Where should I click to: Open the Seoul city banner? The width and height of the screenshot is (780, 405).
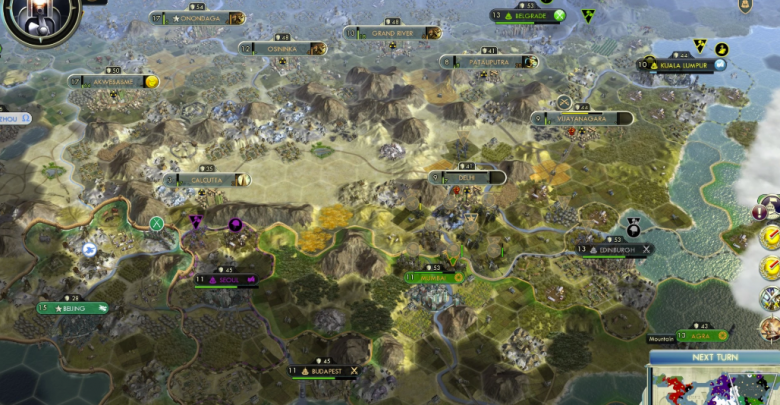click(x=226, y=280)
